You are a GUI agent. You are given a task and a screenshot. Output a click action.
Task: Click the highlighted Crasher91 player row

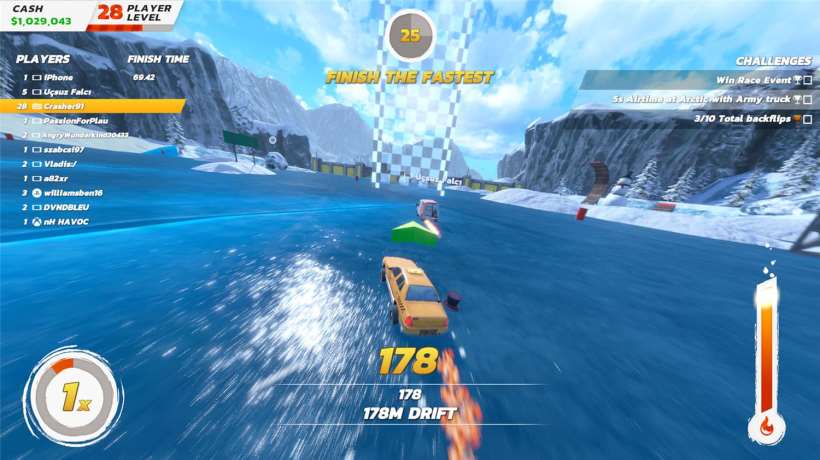tap(92, 105)
